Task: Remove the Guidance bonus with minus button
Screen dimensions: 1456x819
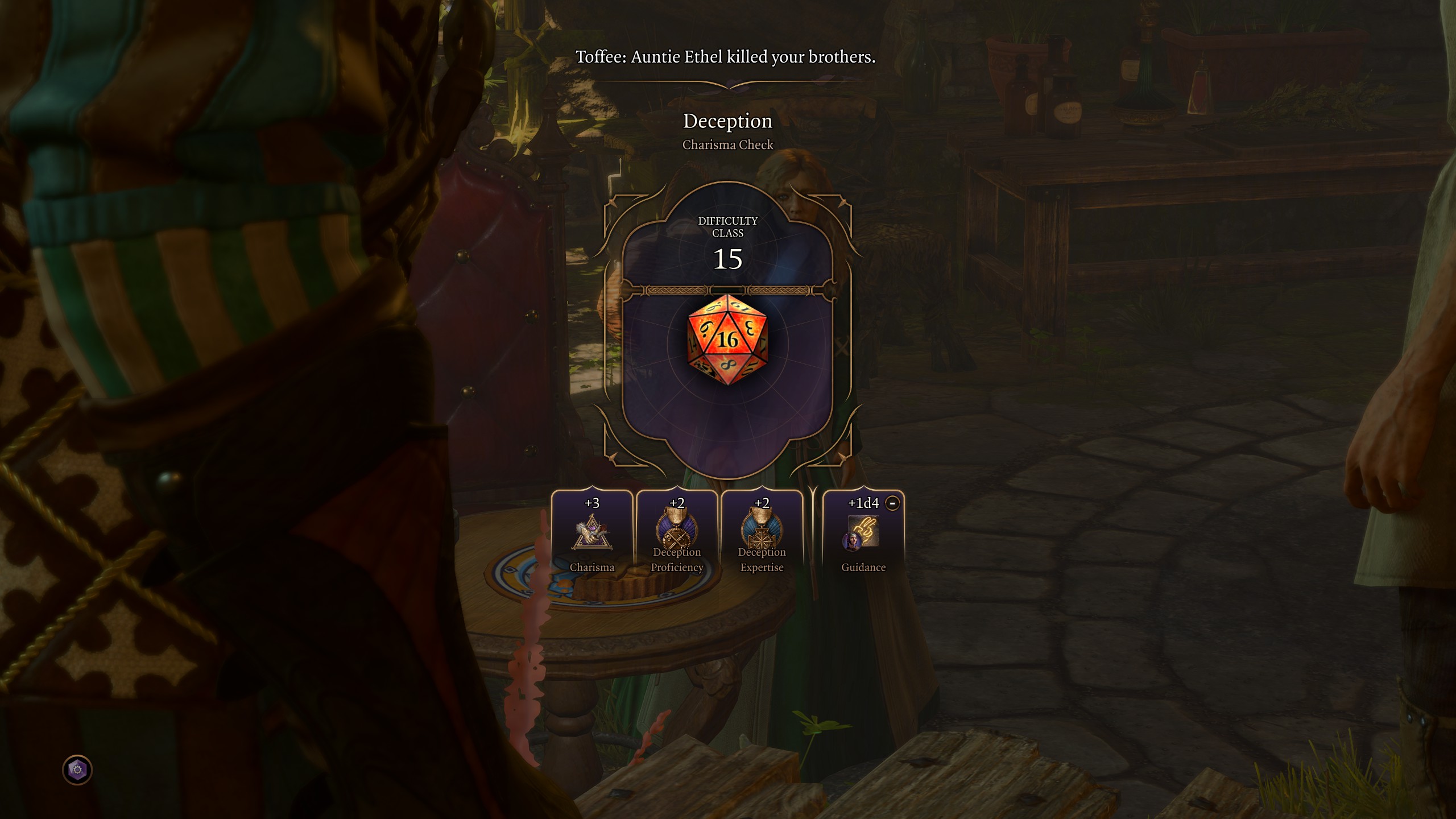Action: coord(892,503)
